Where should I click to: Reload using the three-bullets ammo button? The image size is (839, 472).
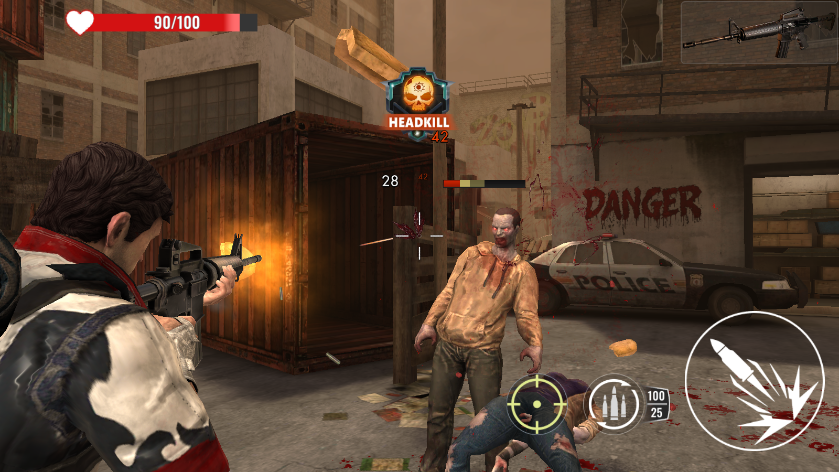pyautogui.click(x=614, y=403)
